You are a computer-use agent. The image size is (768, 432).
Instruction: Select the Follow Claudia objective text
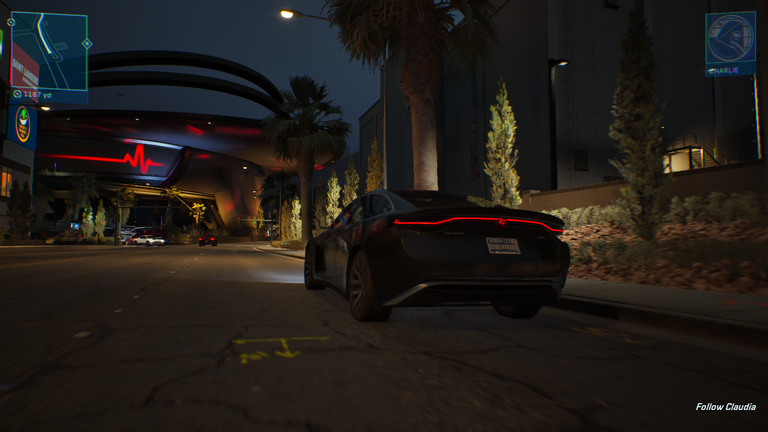726,407
